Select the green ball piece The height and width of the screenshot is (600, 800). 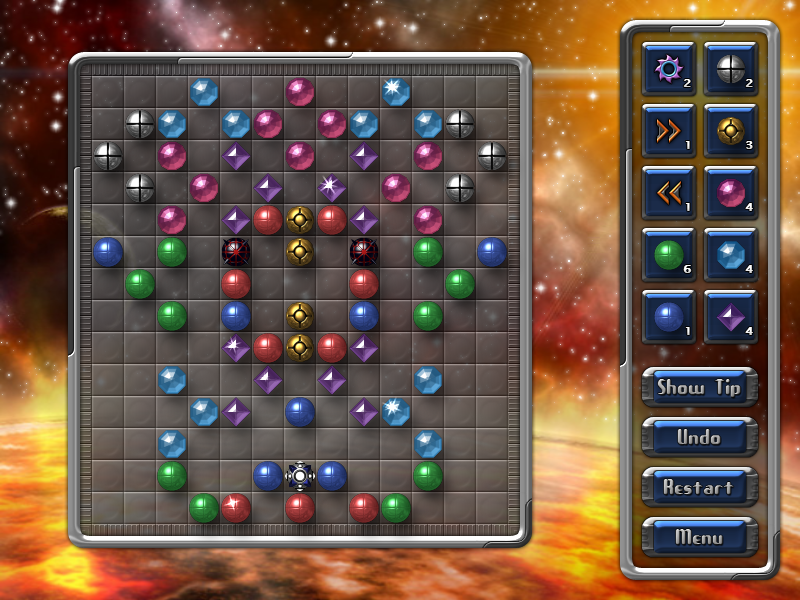click(668, 255)
